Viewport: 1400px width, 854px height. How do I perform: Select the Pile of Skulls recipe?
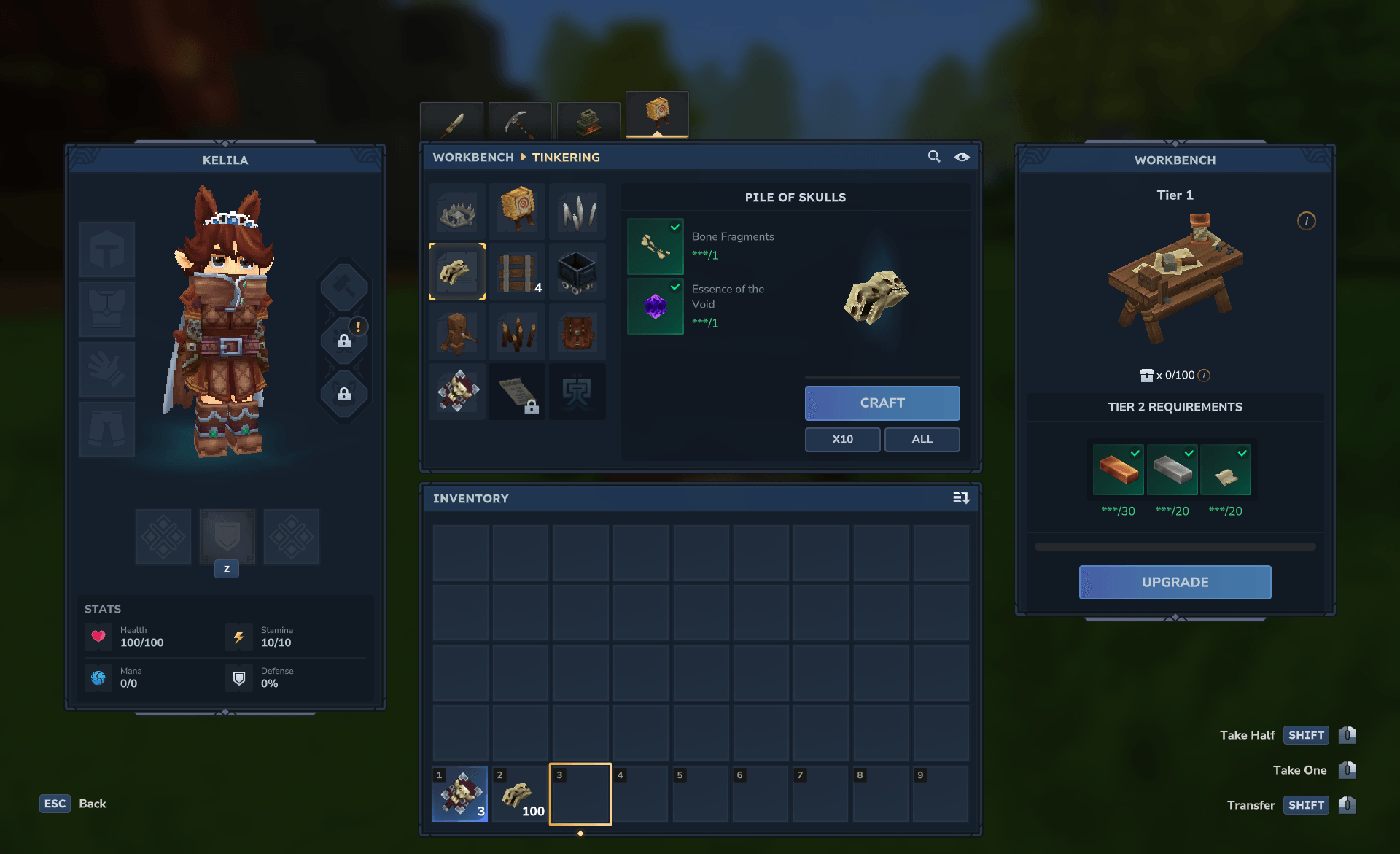click(457, 272)
